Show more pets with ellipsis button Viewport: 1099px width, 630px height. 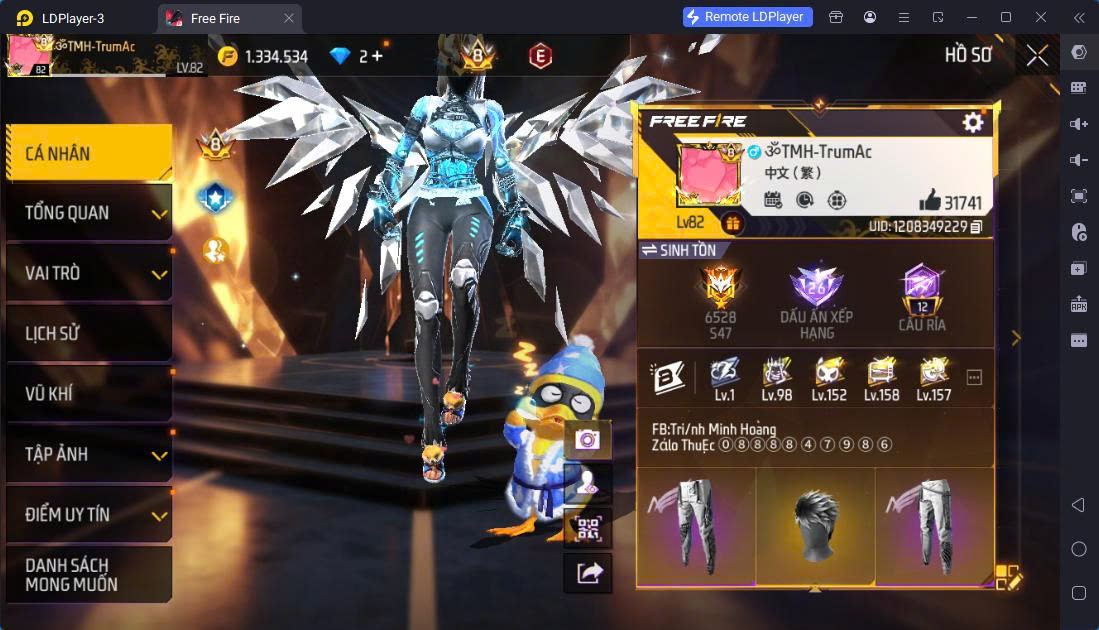click(974, 377)
